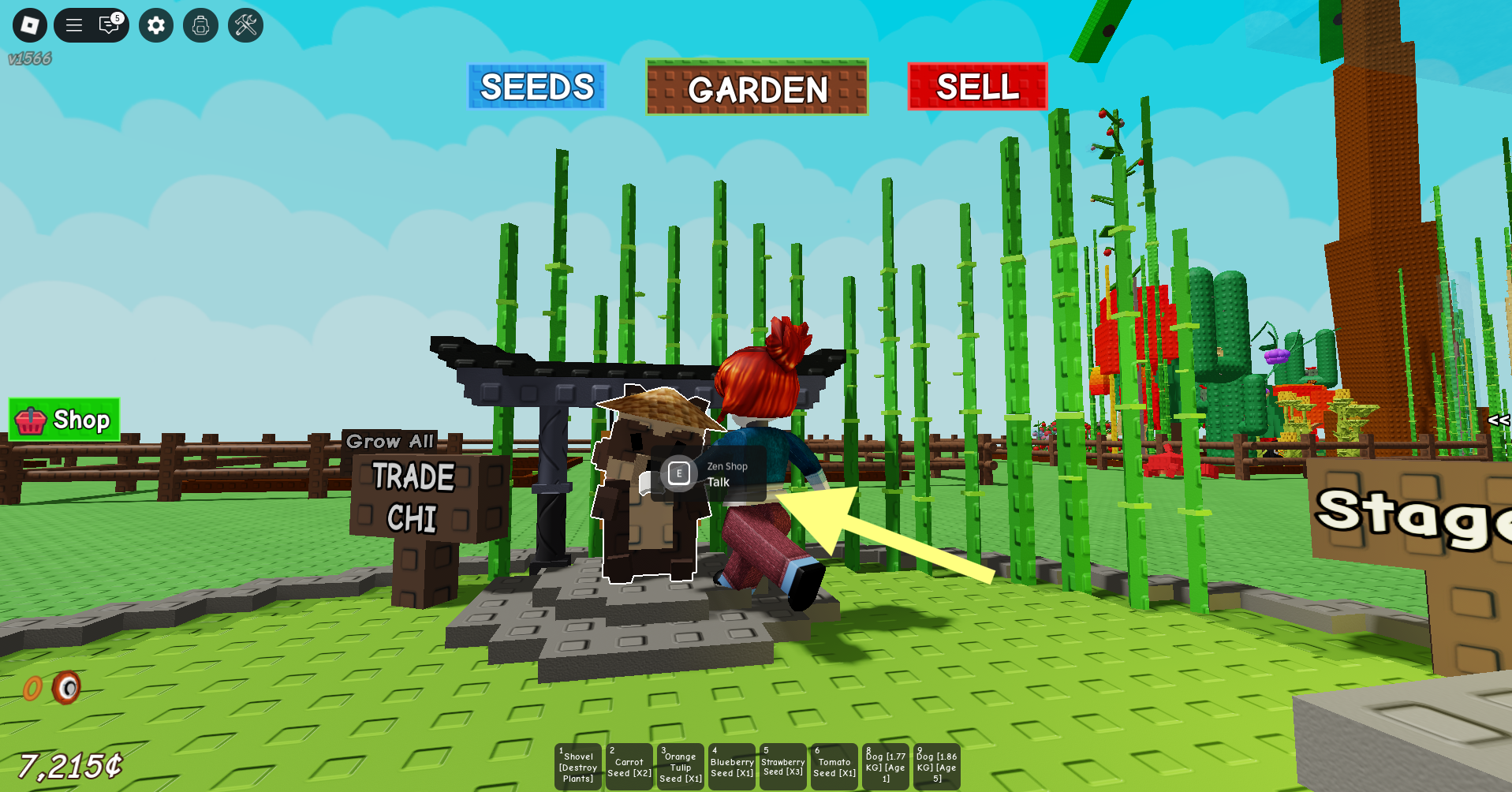Image resolution: width=1512 pixels, height=792 pixels.
Task: Open the backpack inventory icon
Action: 200,25
